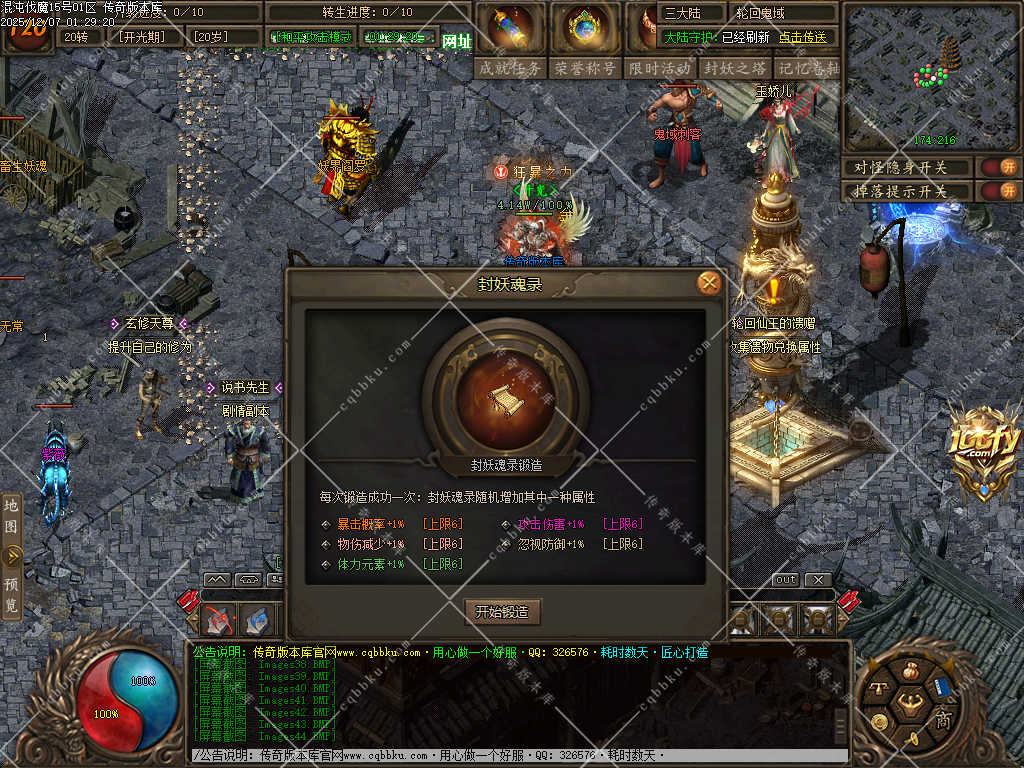The height and width of the screenshot is (768, 1024).
Task: Click the out button above the hotbar
Action: tap(786, 580)
